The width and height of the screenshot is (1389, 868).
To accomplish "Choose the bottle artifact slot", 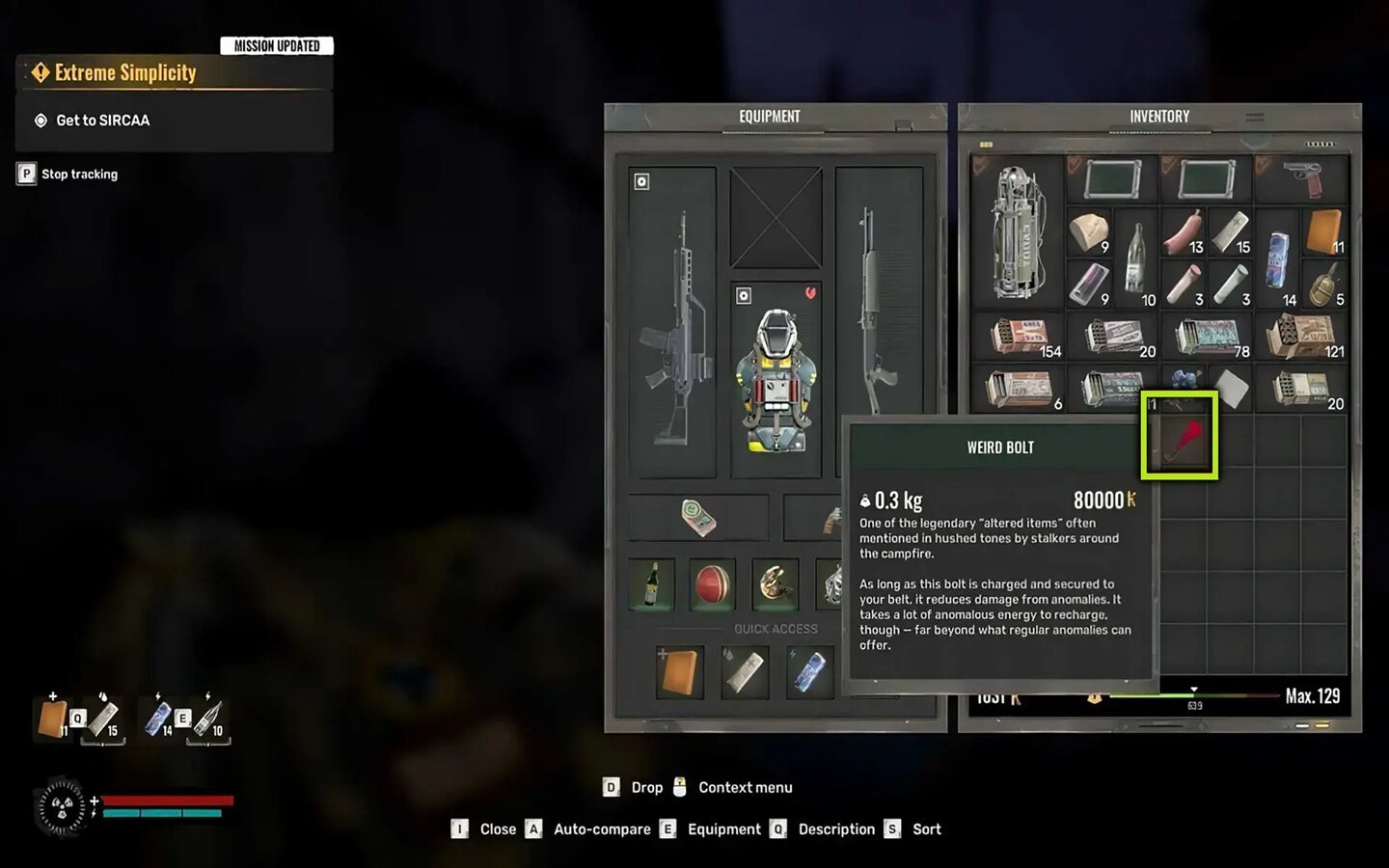I will pos(651,583).
